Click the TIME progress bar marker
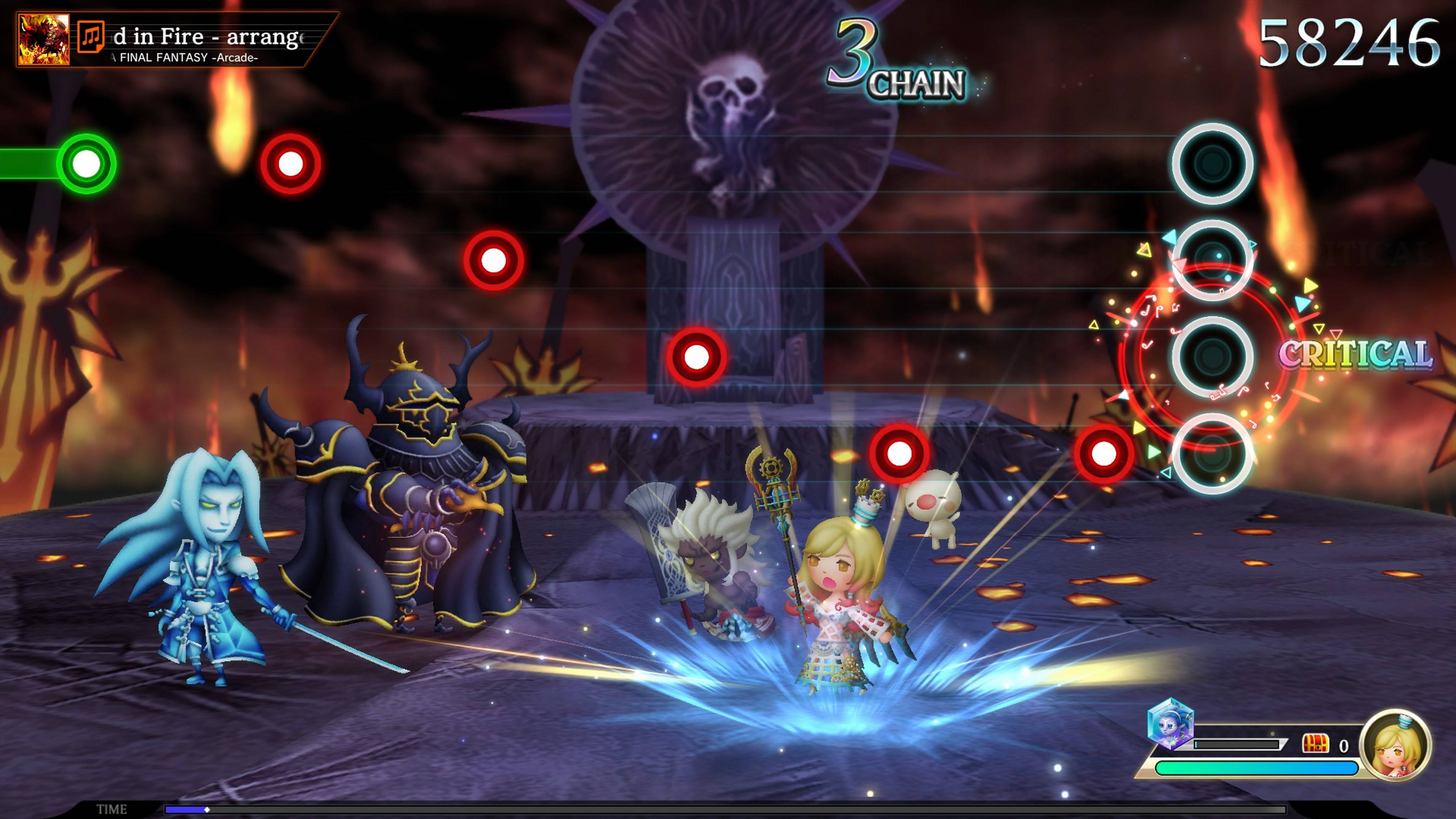The image size is (1456, 819). coord(207,809)
